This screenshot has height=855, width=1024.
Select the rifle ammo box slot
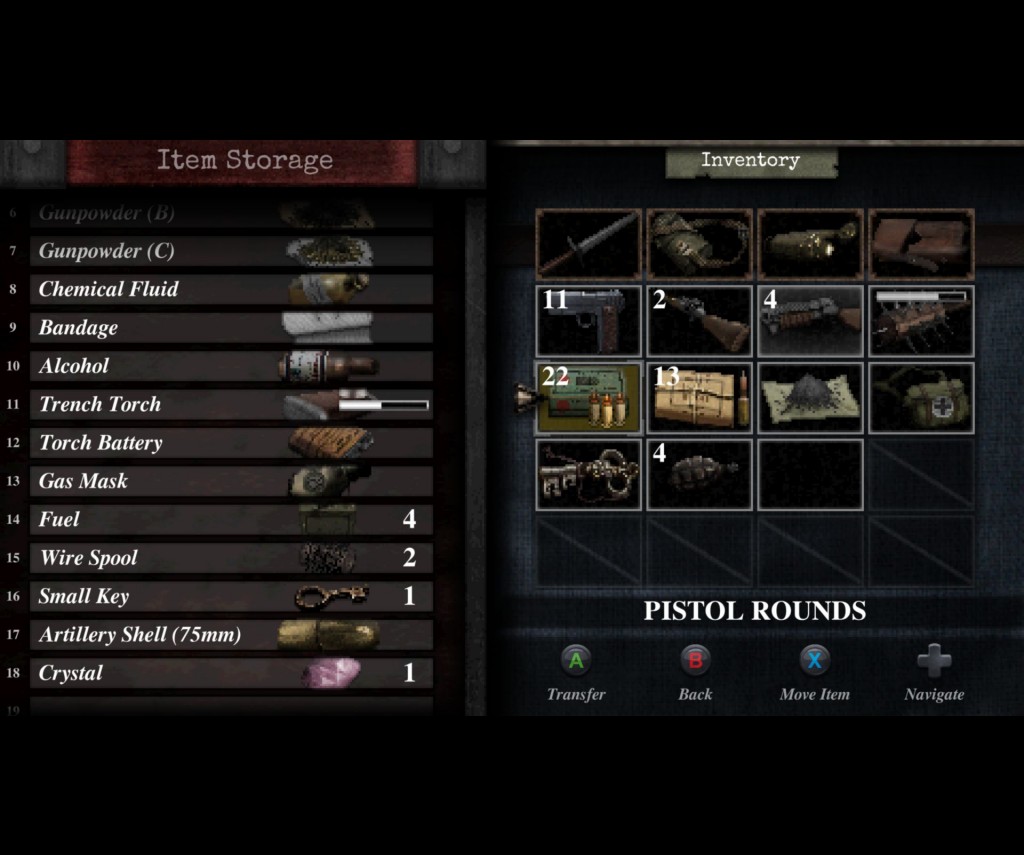tap(699, 398)
